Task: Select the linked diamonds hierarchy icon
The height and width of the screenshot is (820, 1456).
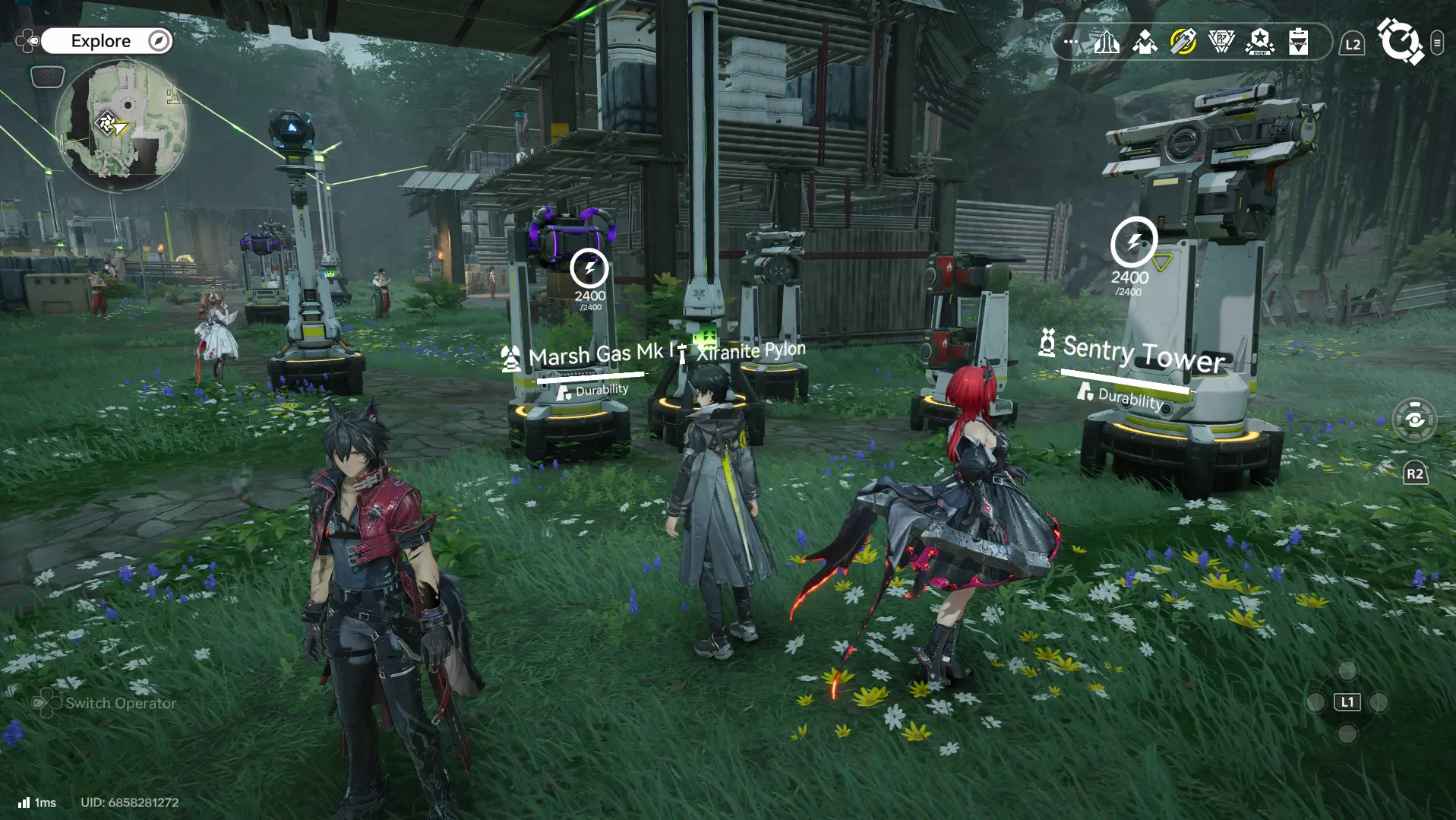Action: coord(1145,42)
